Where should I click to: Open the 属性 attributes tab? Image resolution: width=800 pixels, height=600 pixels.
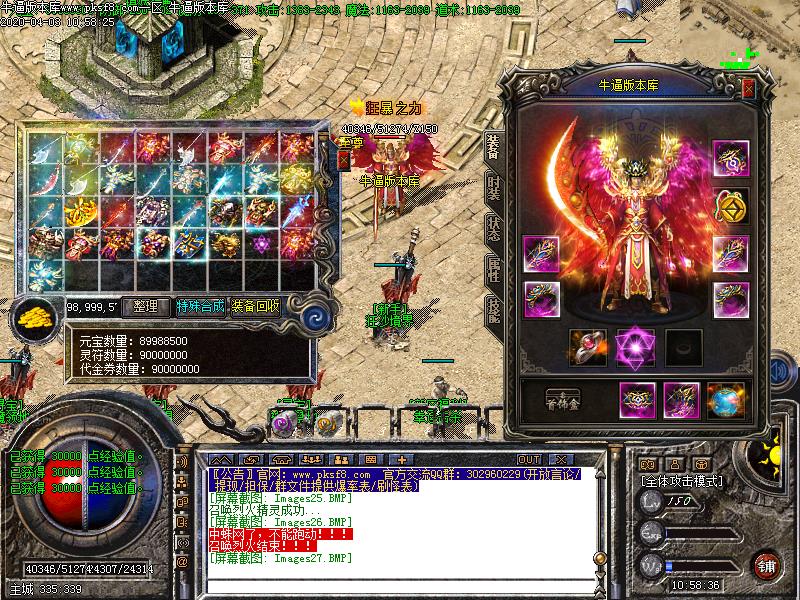pos(493,267)
